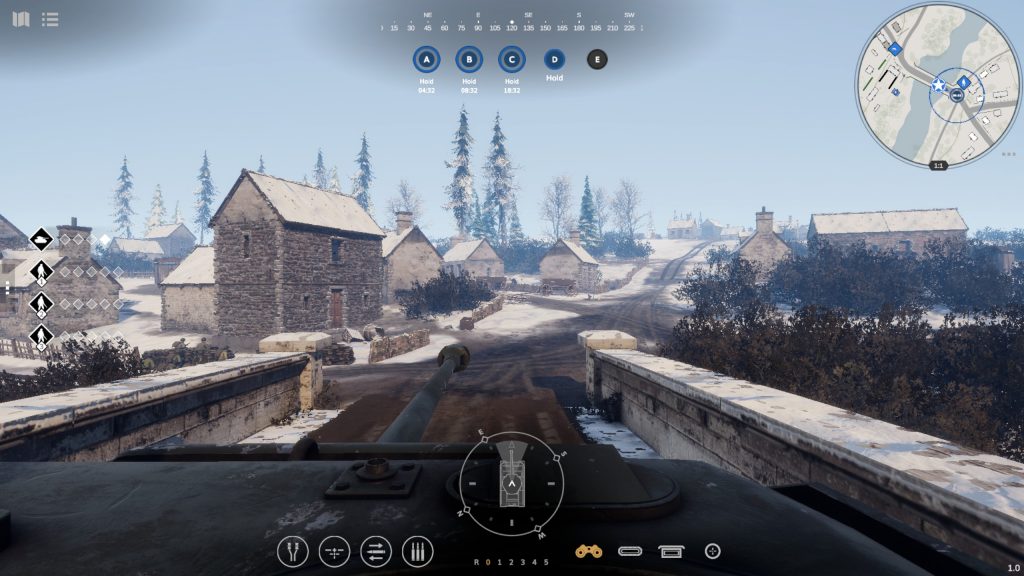The width and height of the screenshot is (1024, 576).
Task: Select infantry squad number 2
Action: [41, 303]
